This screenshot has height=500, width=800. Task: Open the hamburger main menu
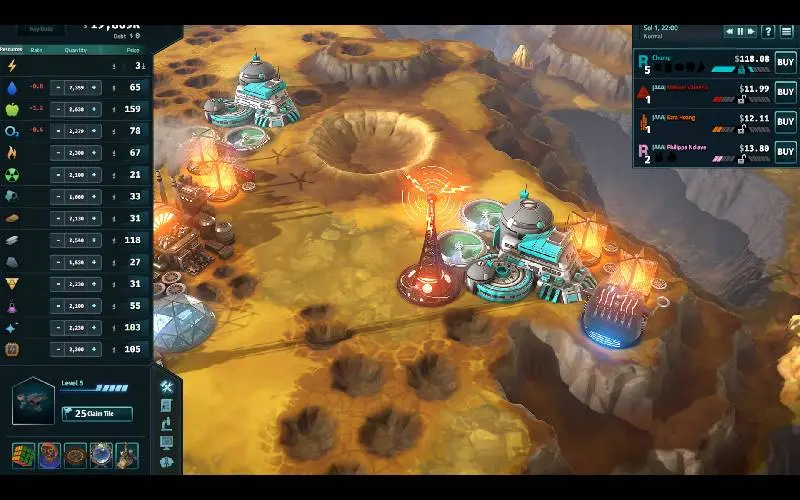coord(787,31)
